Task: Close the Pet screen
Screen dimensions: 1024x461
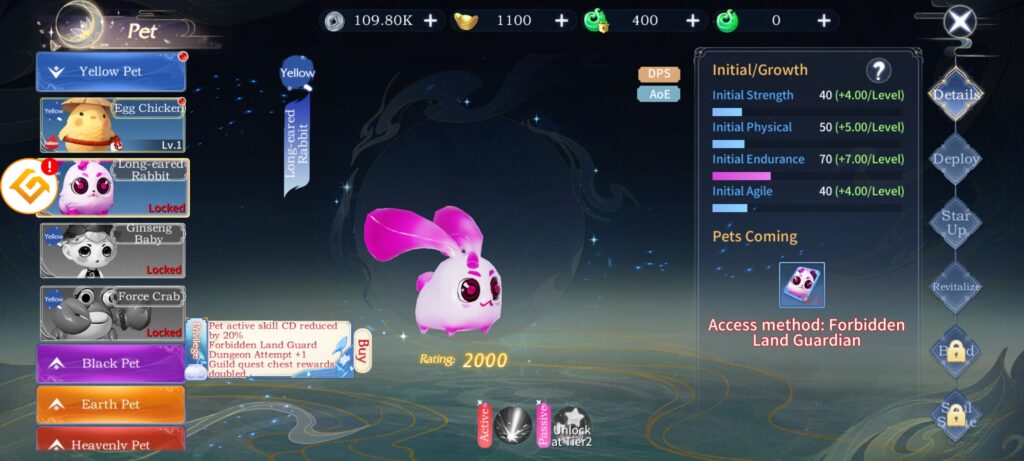Action: pyautogui.click(x=960, y=21)
